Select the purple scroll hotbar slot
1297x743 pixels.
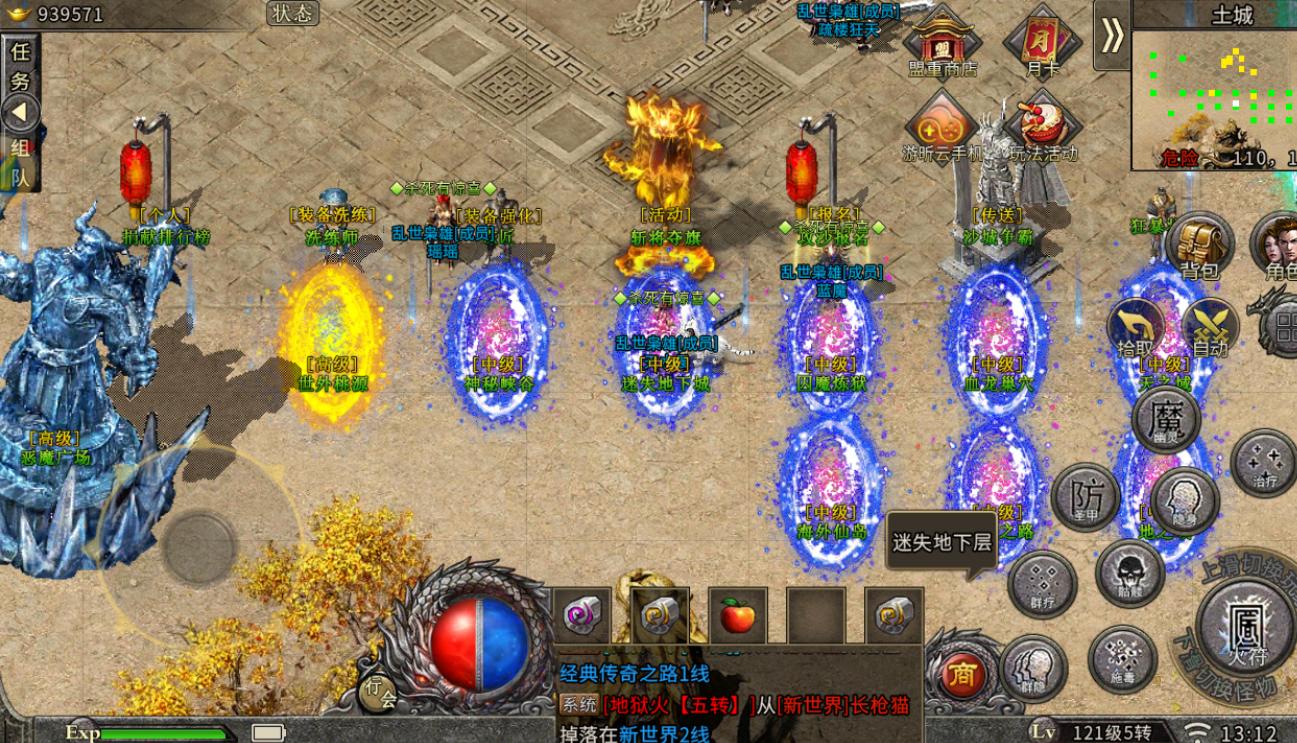pos(581,616)
